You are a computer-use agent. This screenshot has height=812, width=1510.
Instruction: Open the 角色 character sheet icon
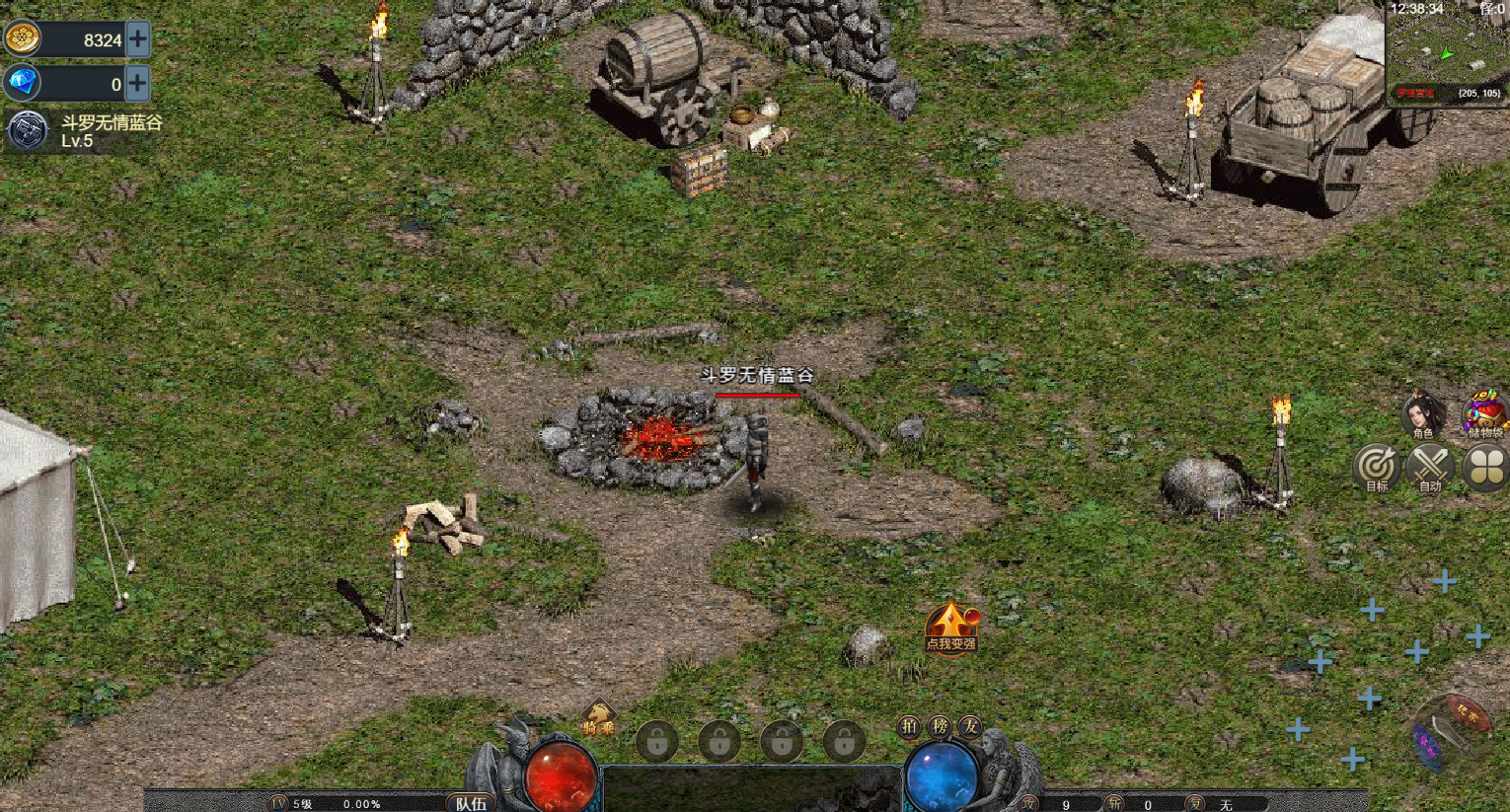tap(1422, 414)
